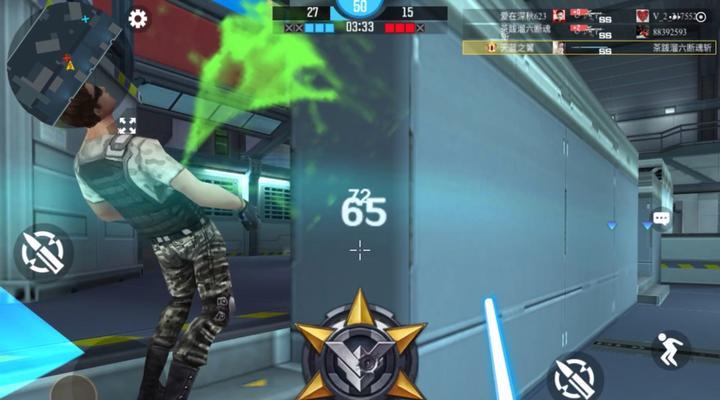Tap the running figure jump button
This screenshot has width=720, height=400.
(670, 349)
